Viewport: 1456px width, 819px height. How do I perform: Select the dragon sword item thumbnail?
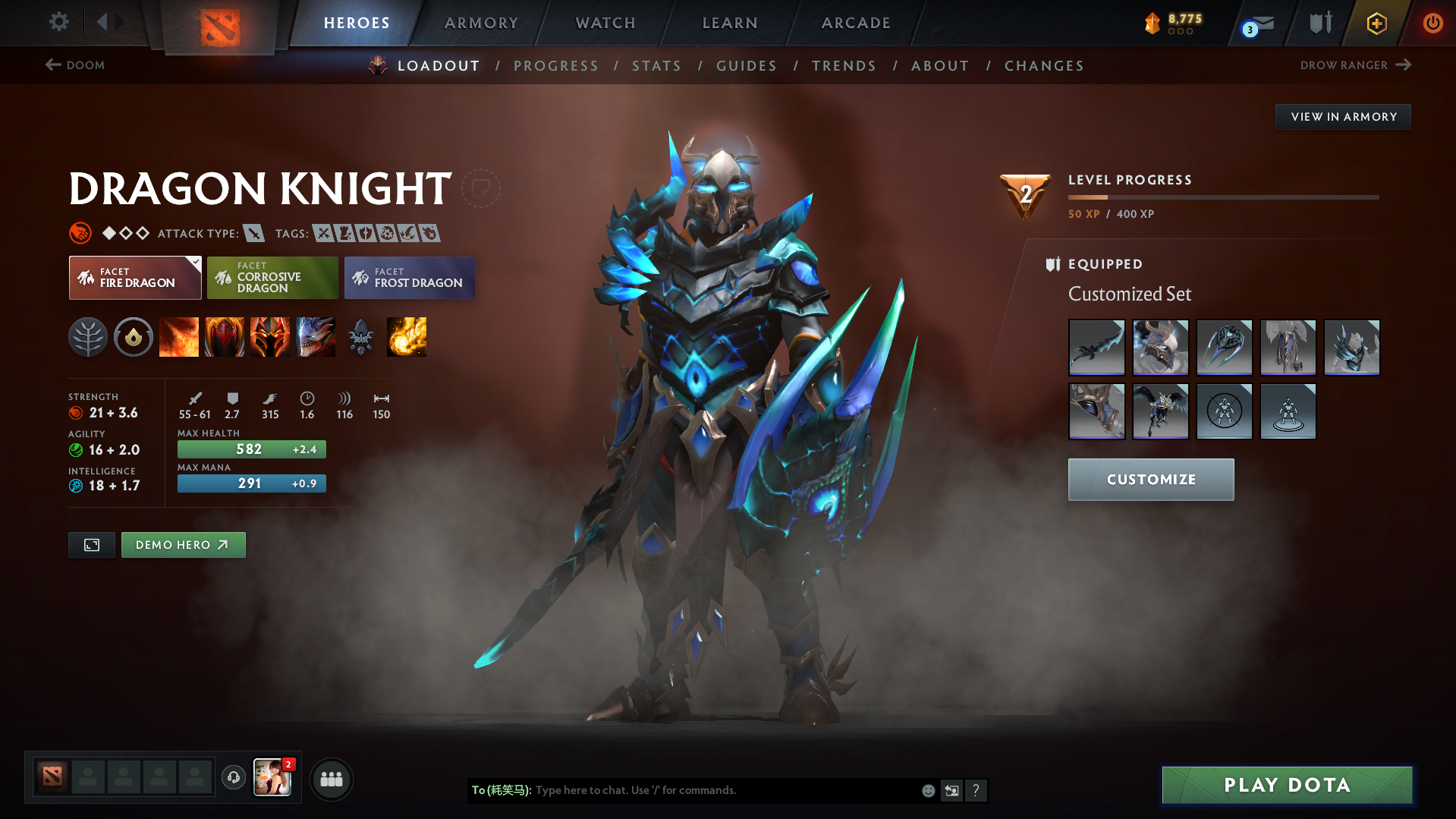[1096, 347]
